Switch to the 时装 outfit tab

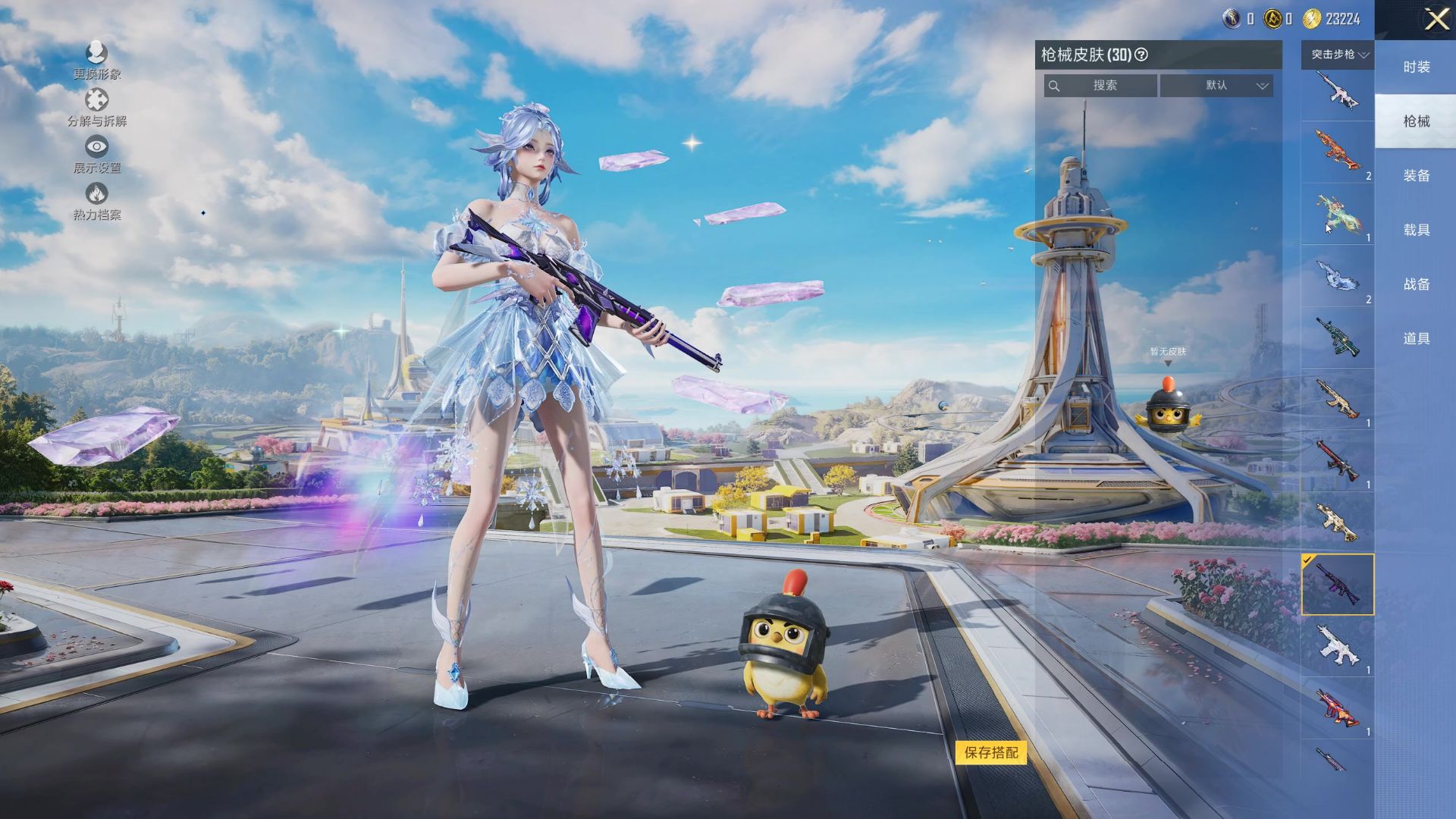1416,67
